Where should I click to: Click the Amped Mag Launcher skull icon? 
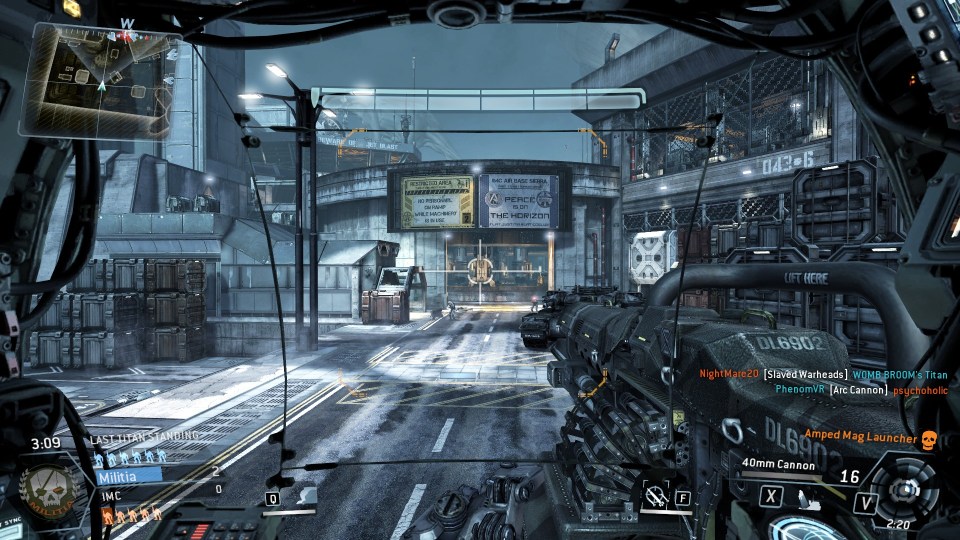point(927,439)
